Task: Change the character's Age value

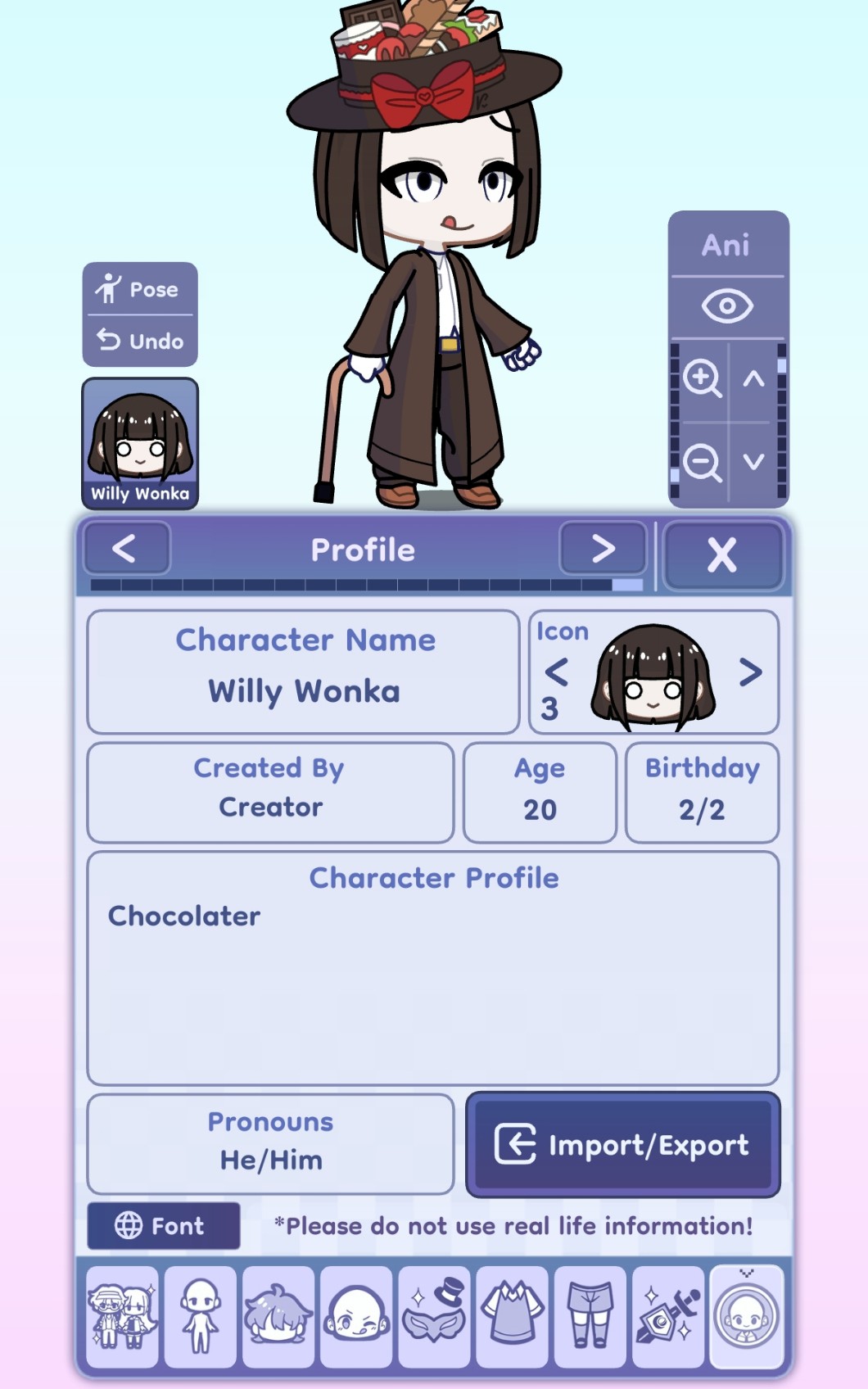Action: [x=540, y=793]
